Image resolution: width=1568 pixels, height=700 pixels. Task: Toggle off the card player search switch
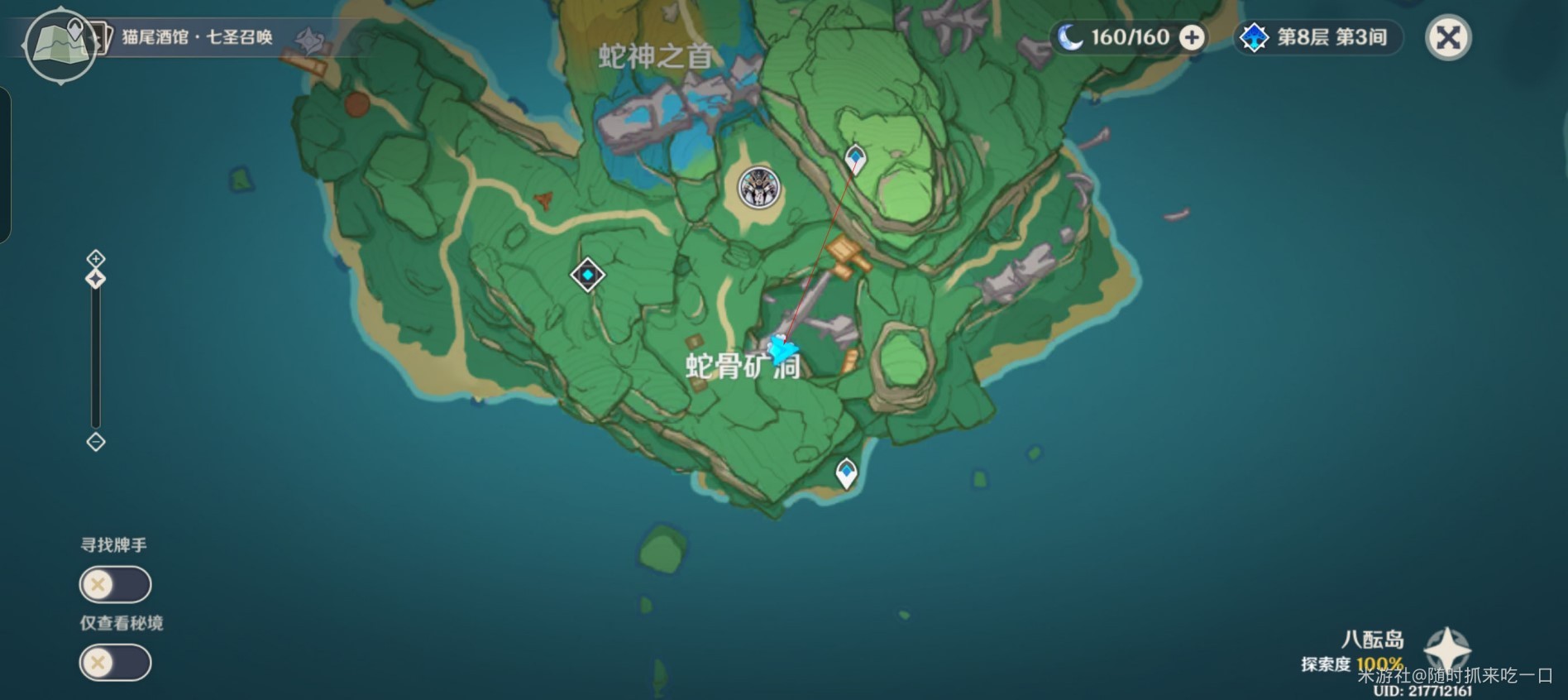click(x=115, y=584)
